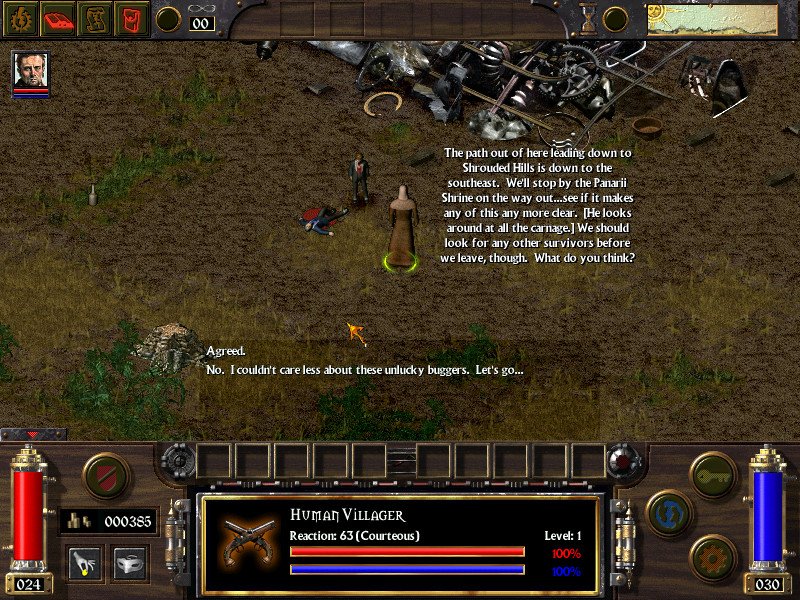Open the world map scroll icon
This screenshot has width=800, height=600.
(96, 18)
